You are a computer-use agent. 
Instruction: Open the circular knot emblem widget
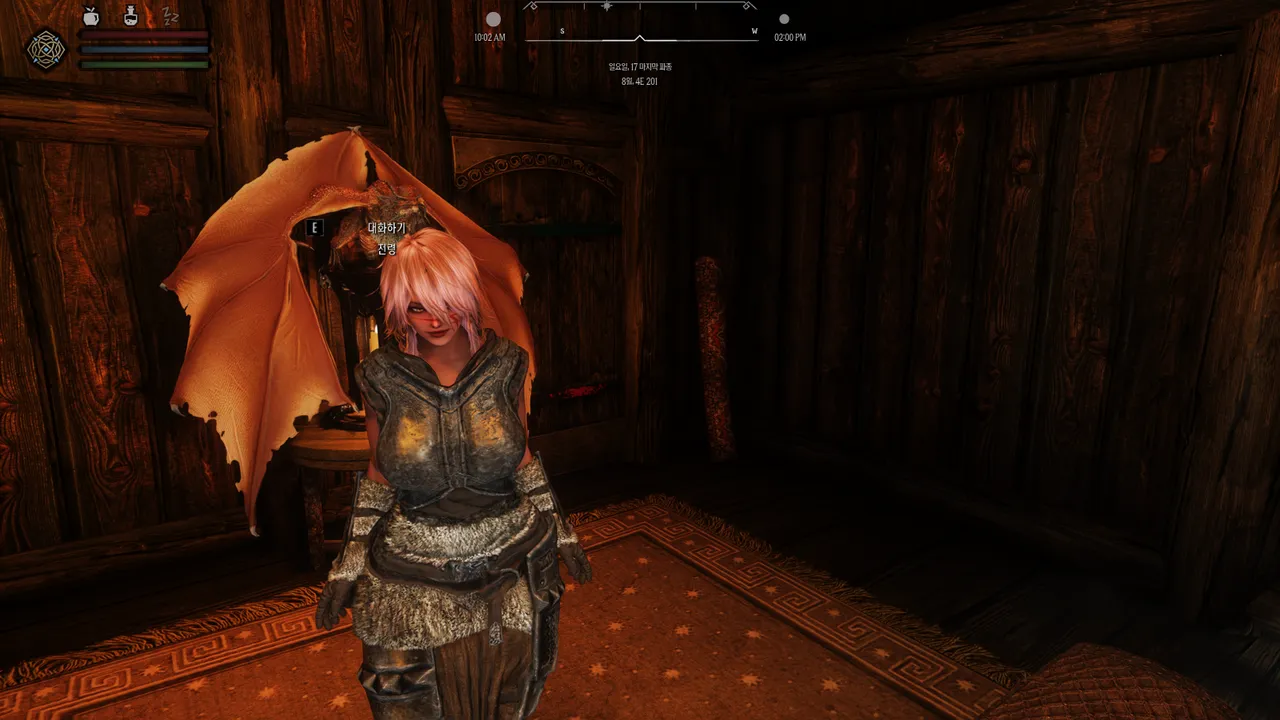[x=46, y=48]
